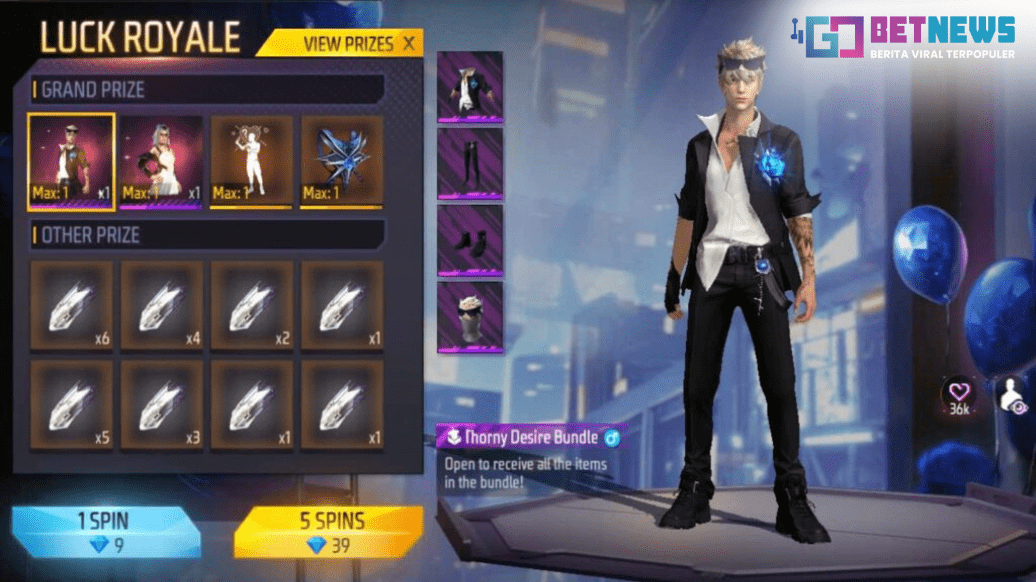Viewport: 1036px width, 582px height.
Task: Buy 1 Spin for 9 diamonds
Action: click(x=107, y=531)
